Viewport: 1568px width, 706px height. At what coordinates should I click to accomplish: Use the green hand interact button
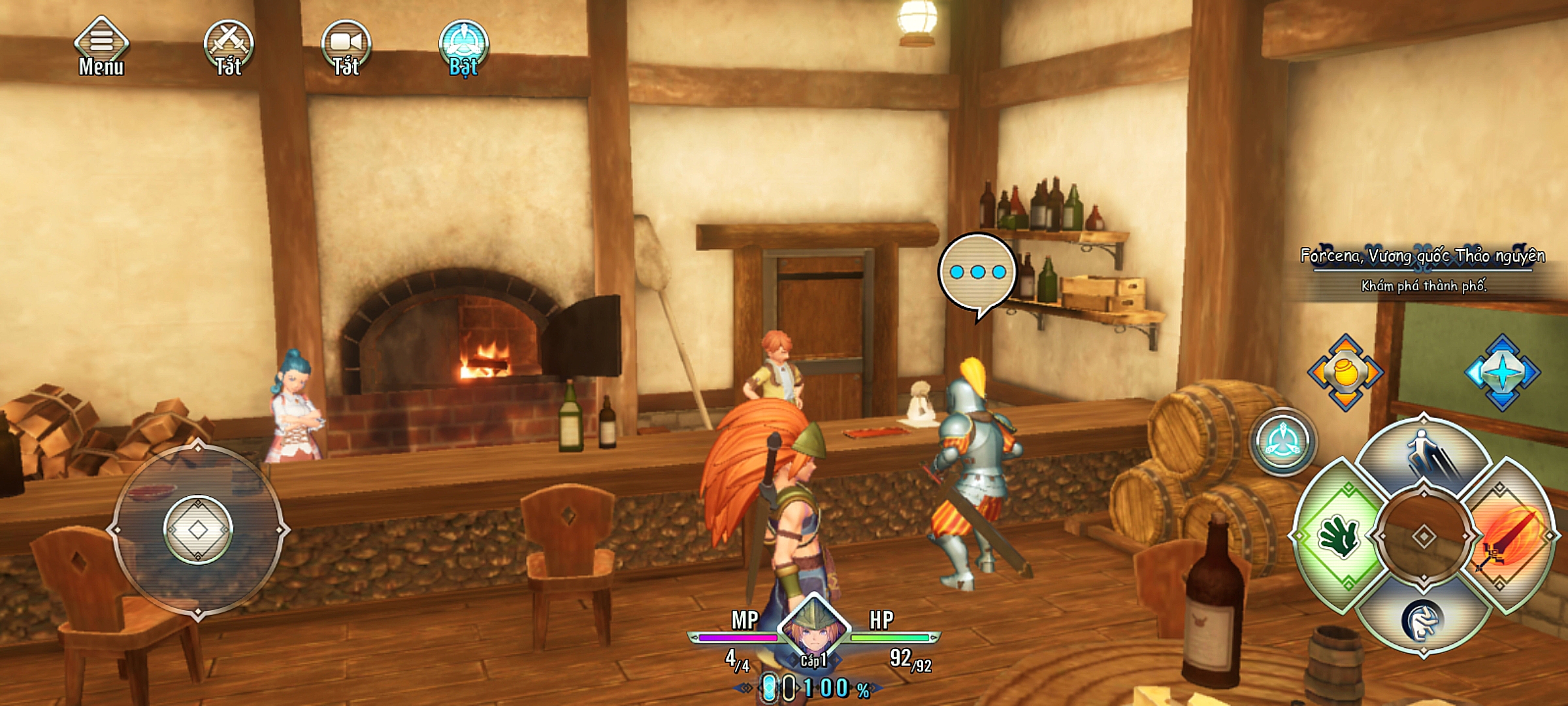(x=1341, y=537)
